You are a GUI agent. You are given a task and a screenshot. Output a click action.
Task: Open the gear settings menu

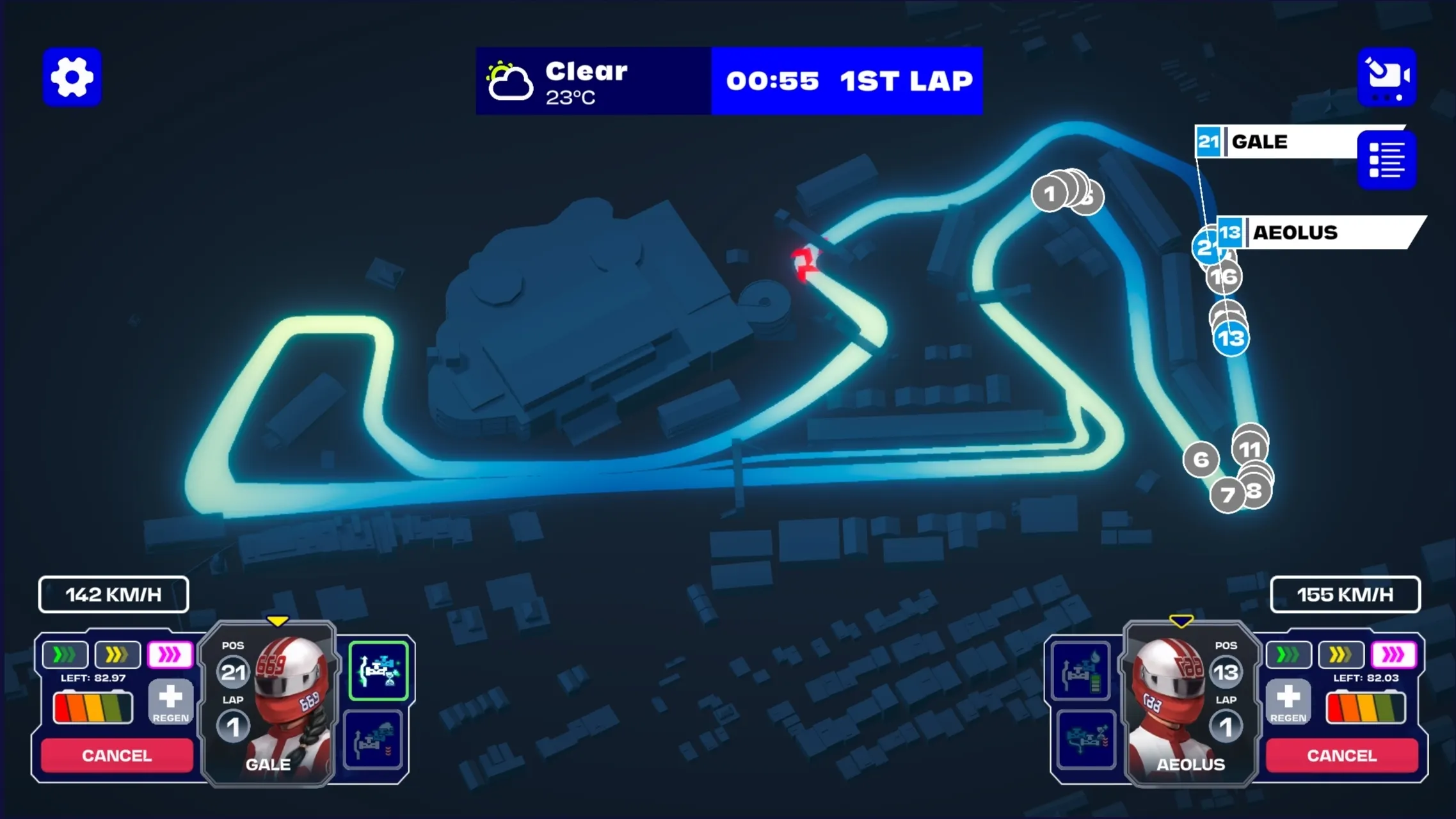72,77
